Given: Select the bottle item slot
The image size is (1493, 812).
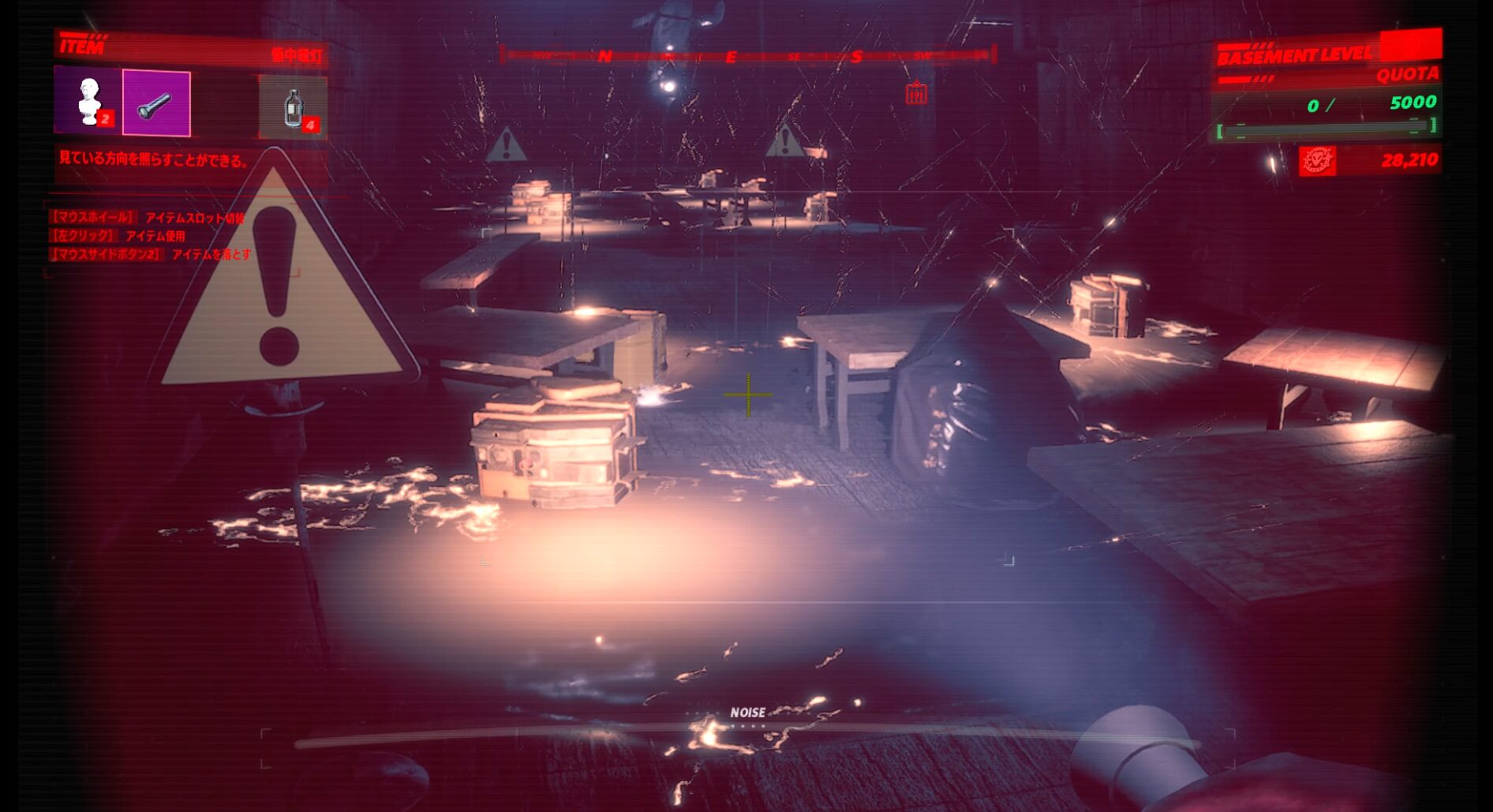Looking at the screenshot, I should [293, 106].
